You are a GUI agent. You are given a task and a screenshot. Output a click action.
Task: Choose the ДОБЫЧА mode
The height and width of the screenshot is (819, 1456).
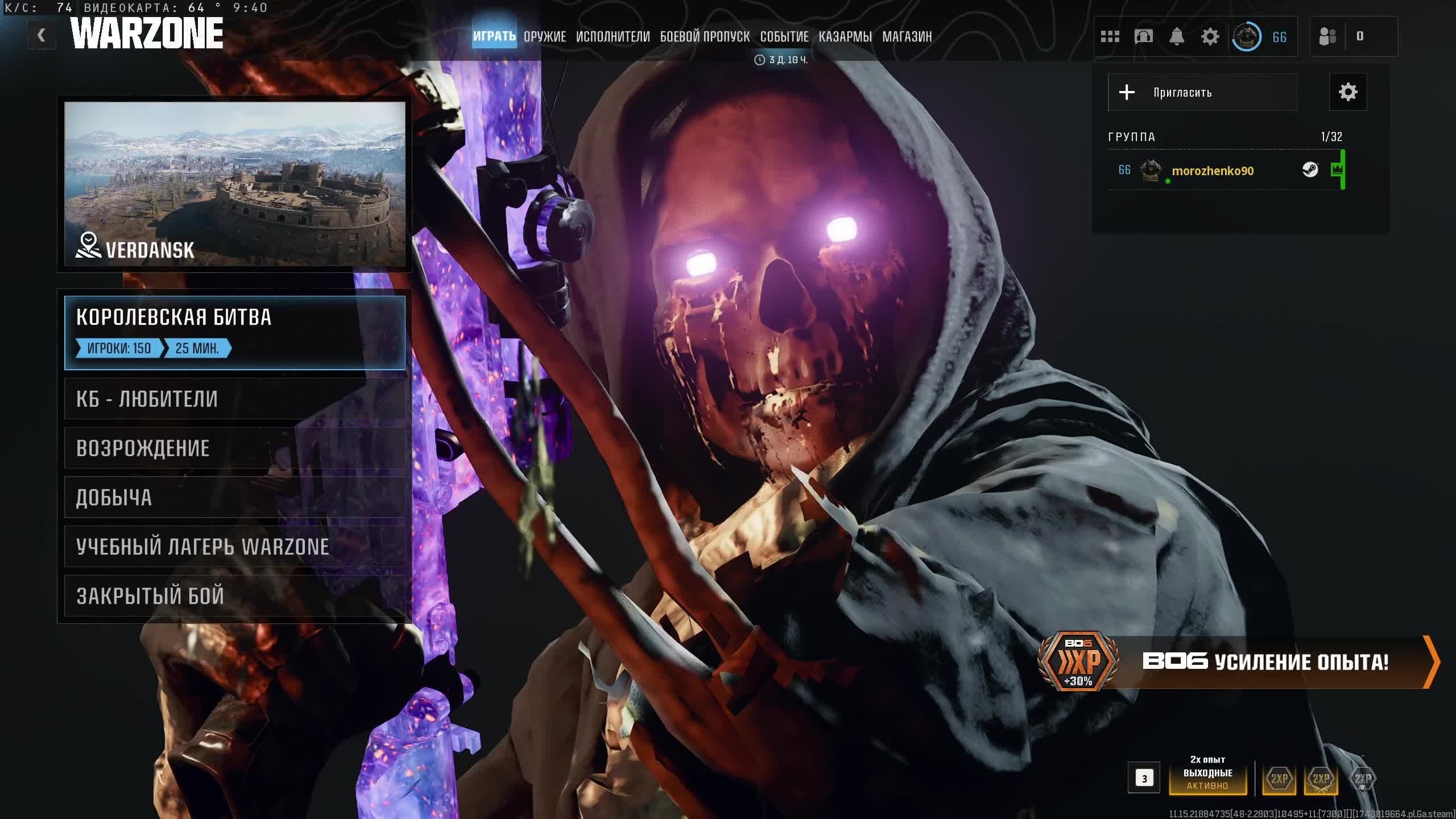point(234,498)
